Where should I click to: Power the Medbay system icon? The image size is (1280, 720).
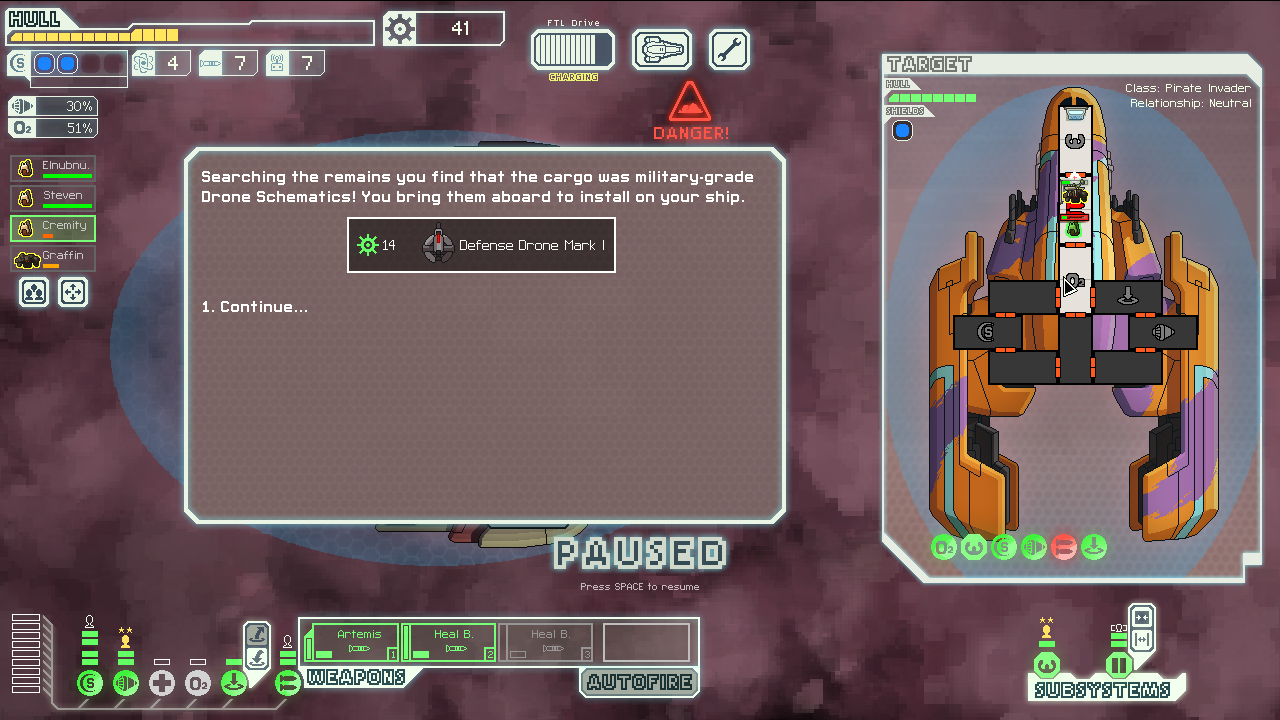coord(162,684)
